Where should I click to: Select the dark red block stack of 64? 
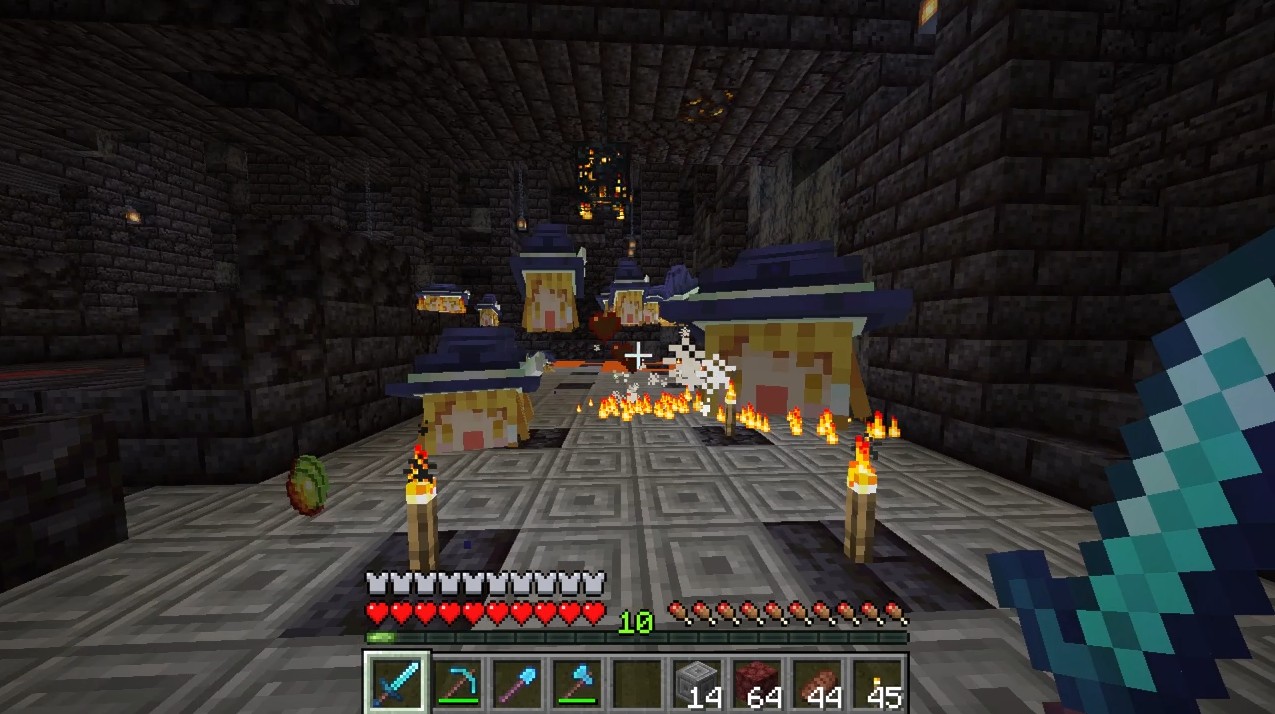[x=757, y=683]
